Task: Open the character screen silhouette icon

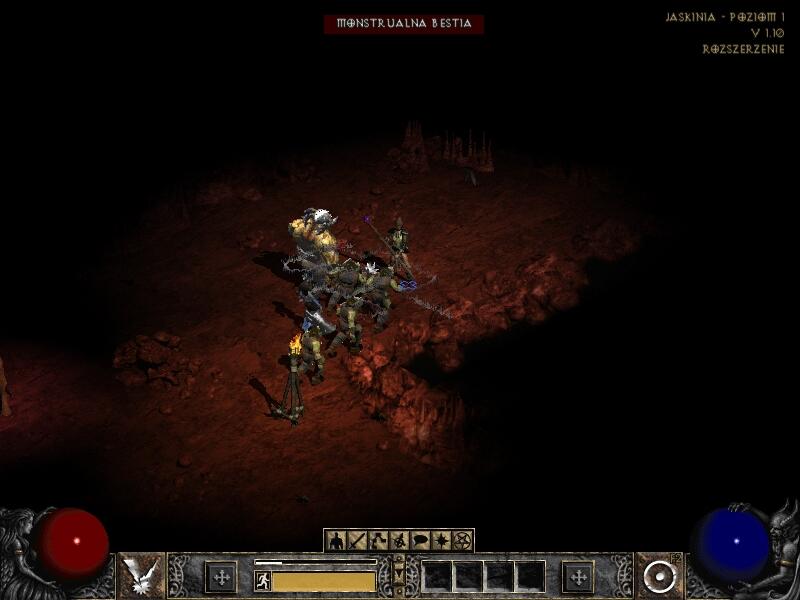Action: pos(337,541)
